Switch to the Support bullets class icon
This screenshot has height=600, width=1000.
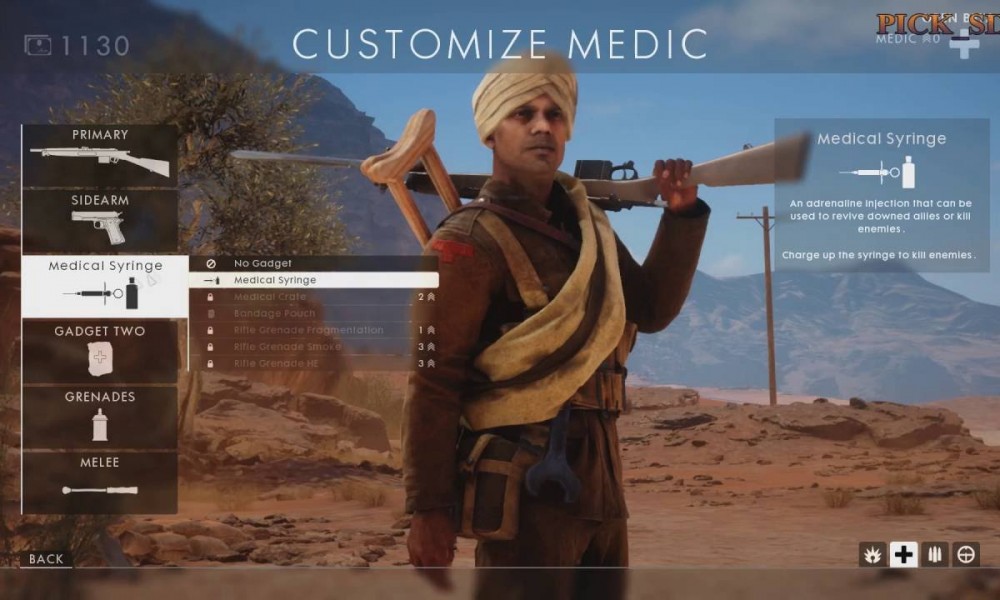tap(935, 555)
